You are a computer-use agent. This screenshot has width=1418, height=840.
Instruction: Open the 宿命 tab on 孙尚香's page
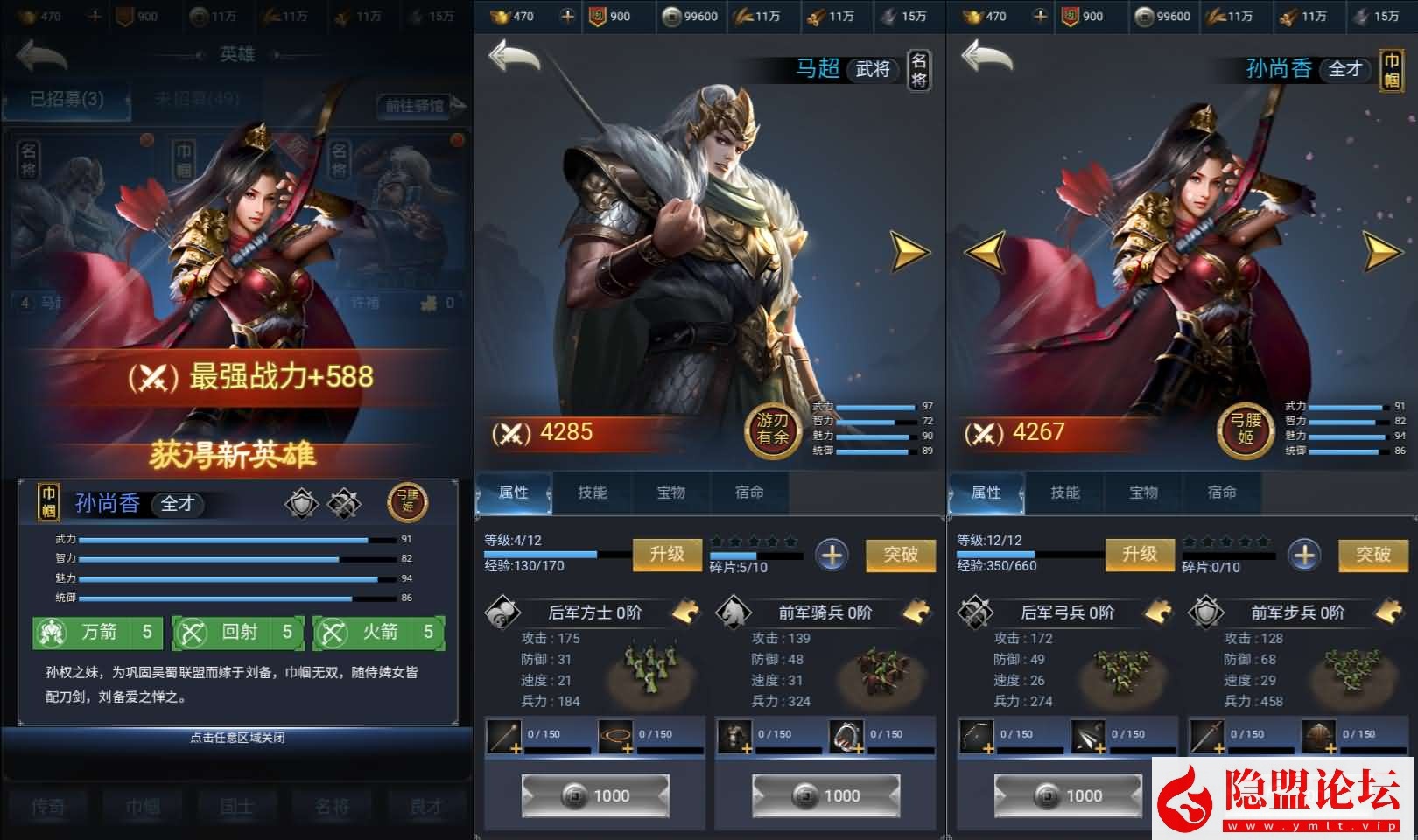tap(1222, 493)
